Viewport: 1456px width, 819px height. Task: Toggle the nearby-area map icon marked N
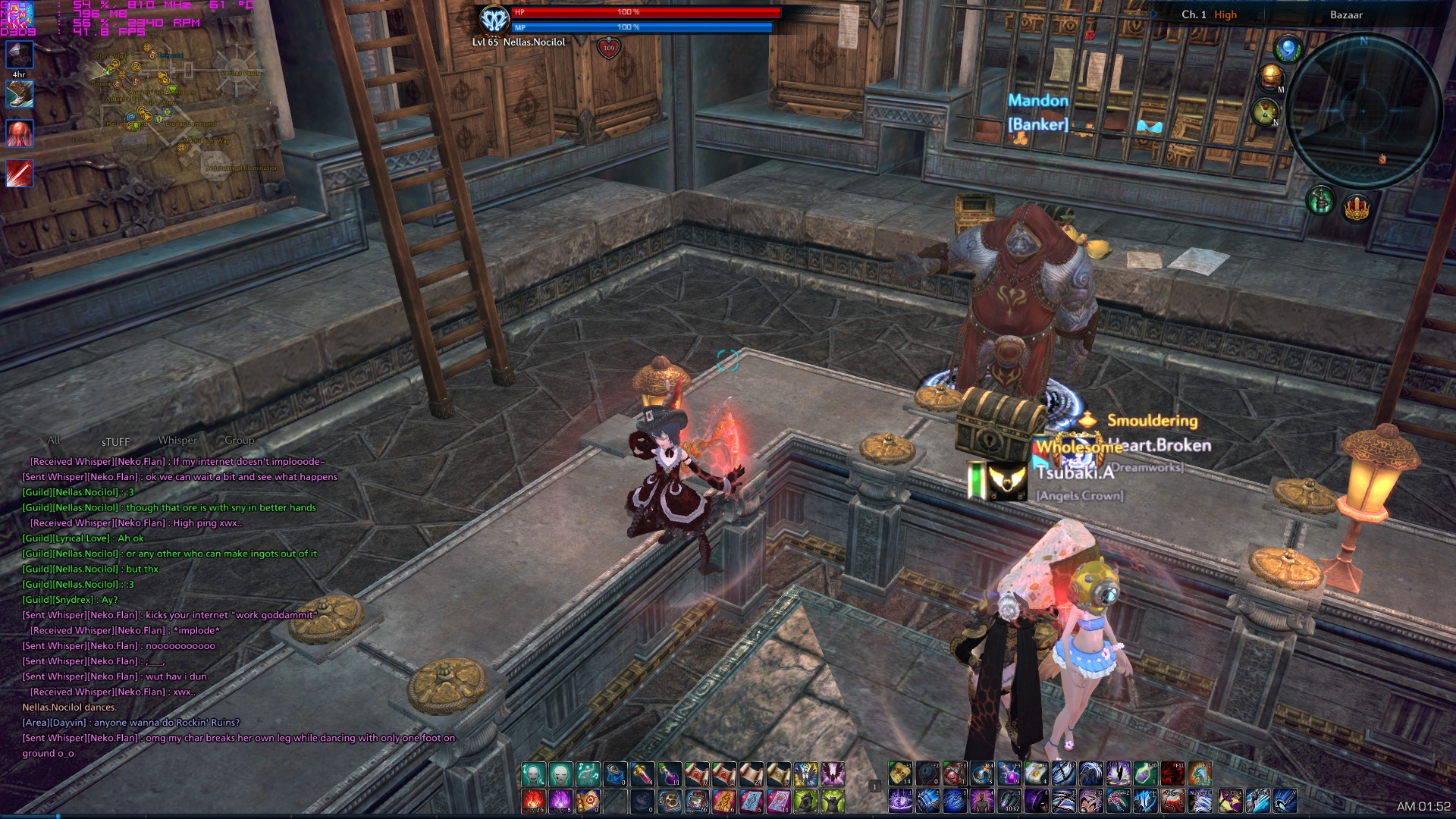[x=1265, y=112]
